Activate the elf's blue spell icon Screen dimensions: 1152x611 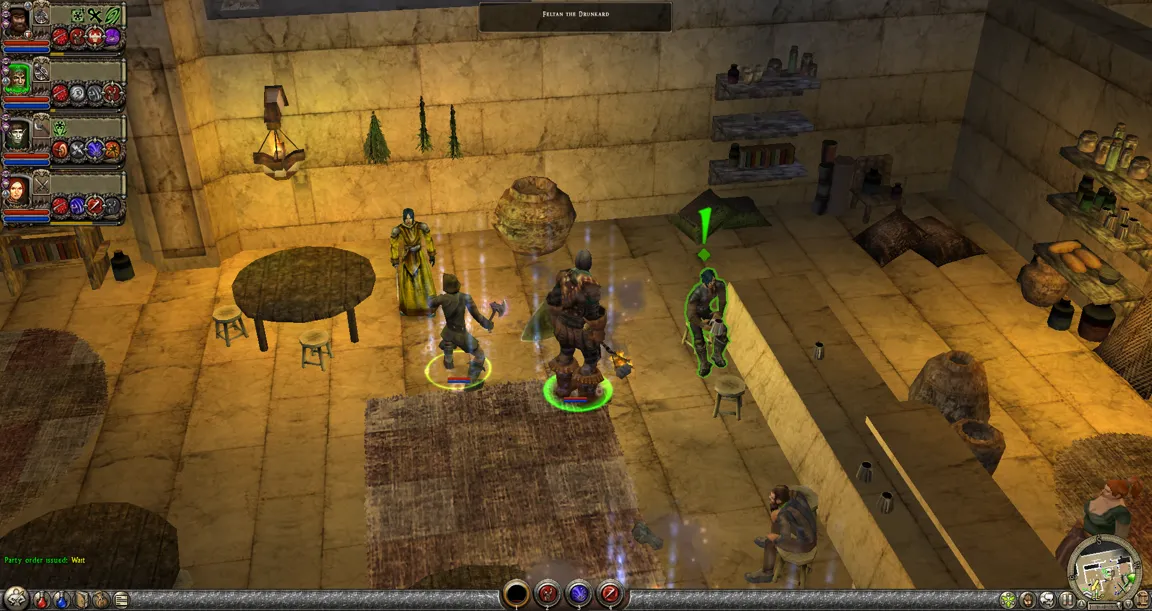pyautogui.click(x=94, y=149)
